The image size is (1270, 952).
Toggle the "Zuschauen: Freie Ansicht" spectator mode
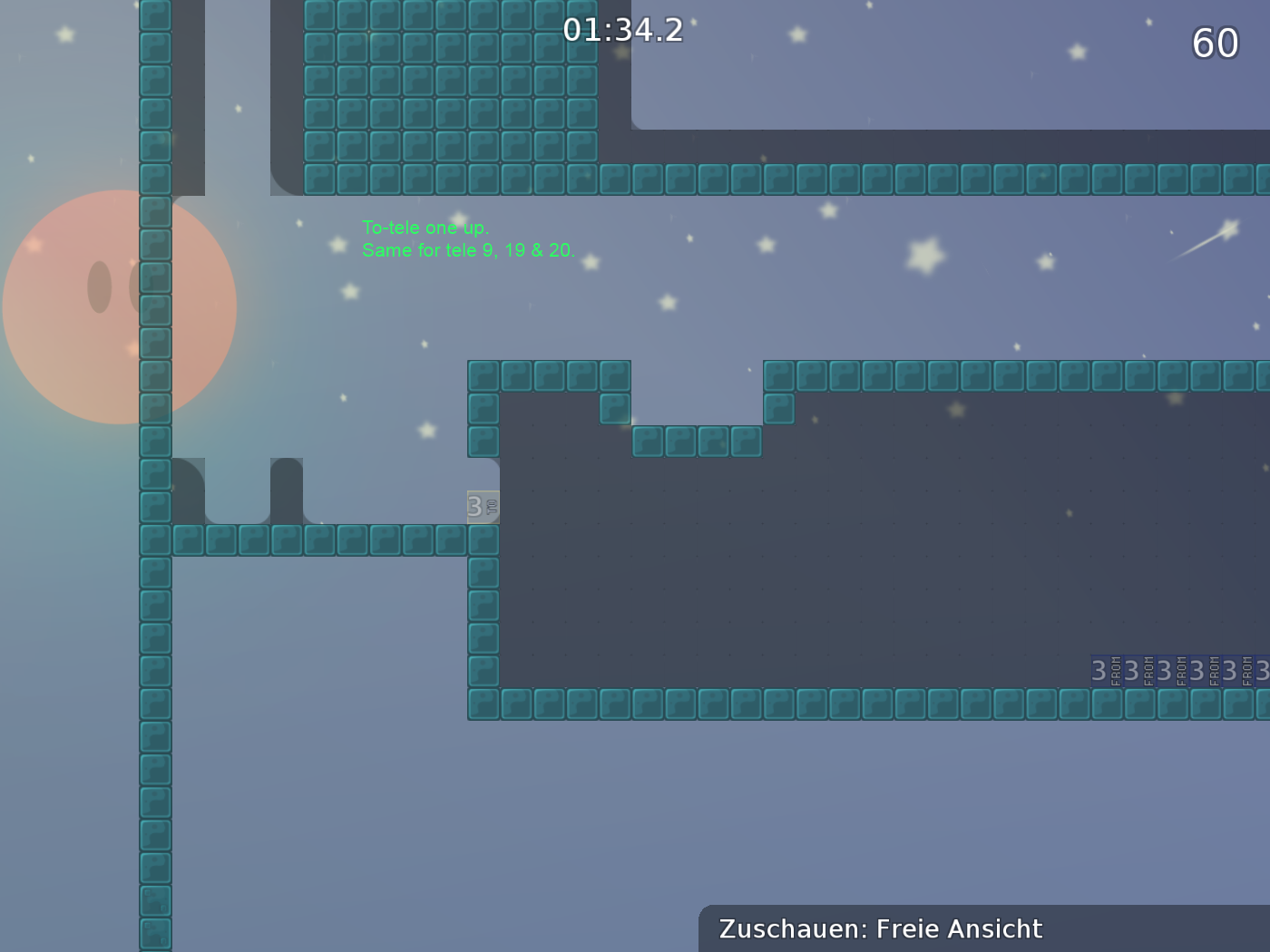[880, 928]
